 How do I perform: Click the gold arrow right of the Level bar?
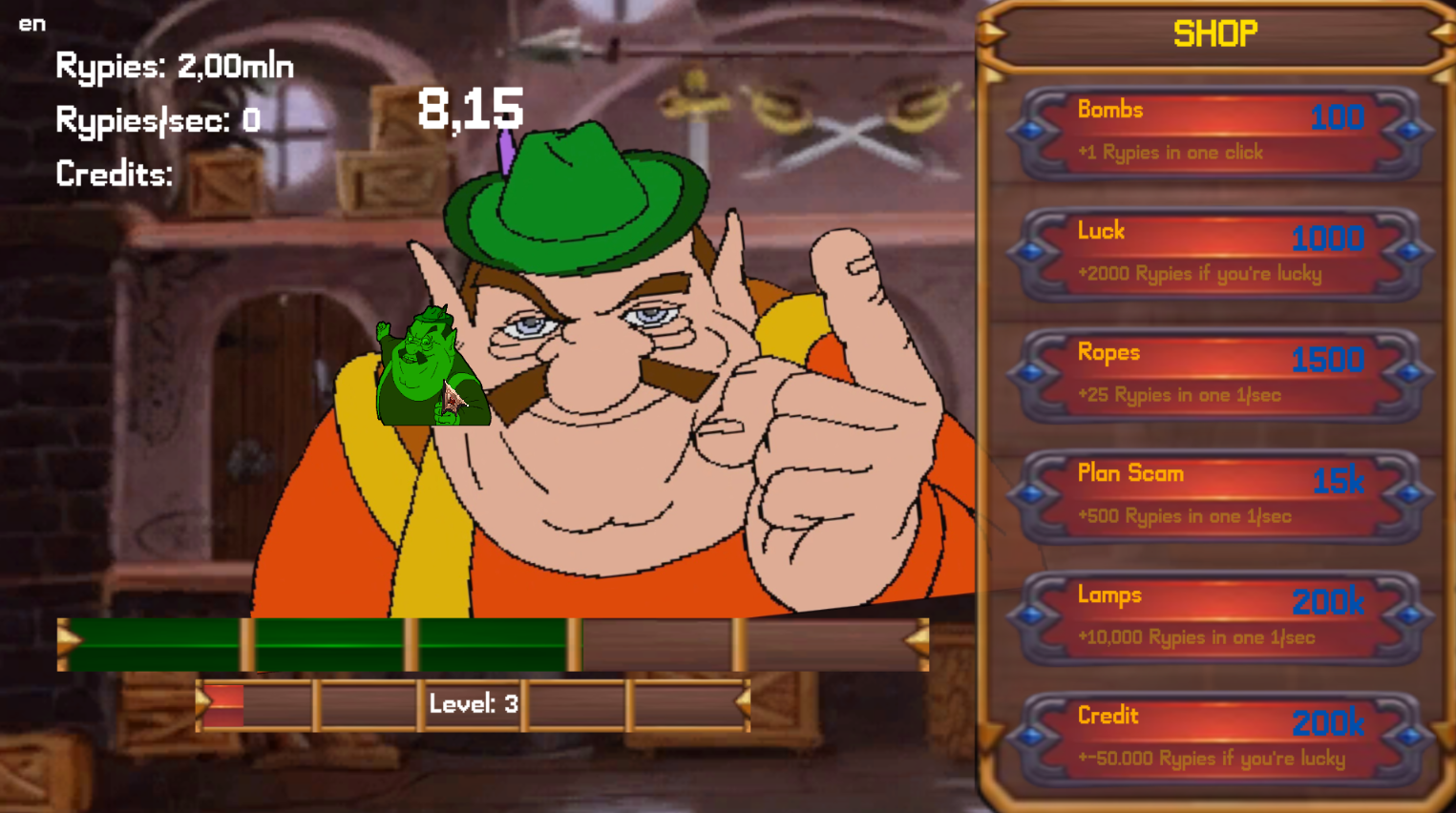tap(742, 703)
